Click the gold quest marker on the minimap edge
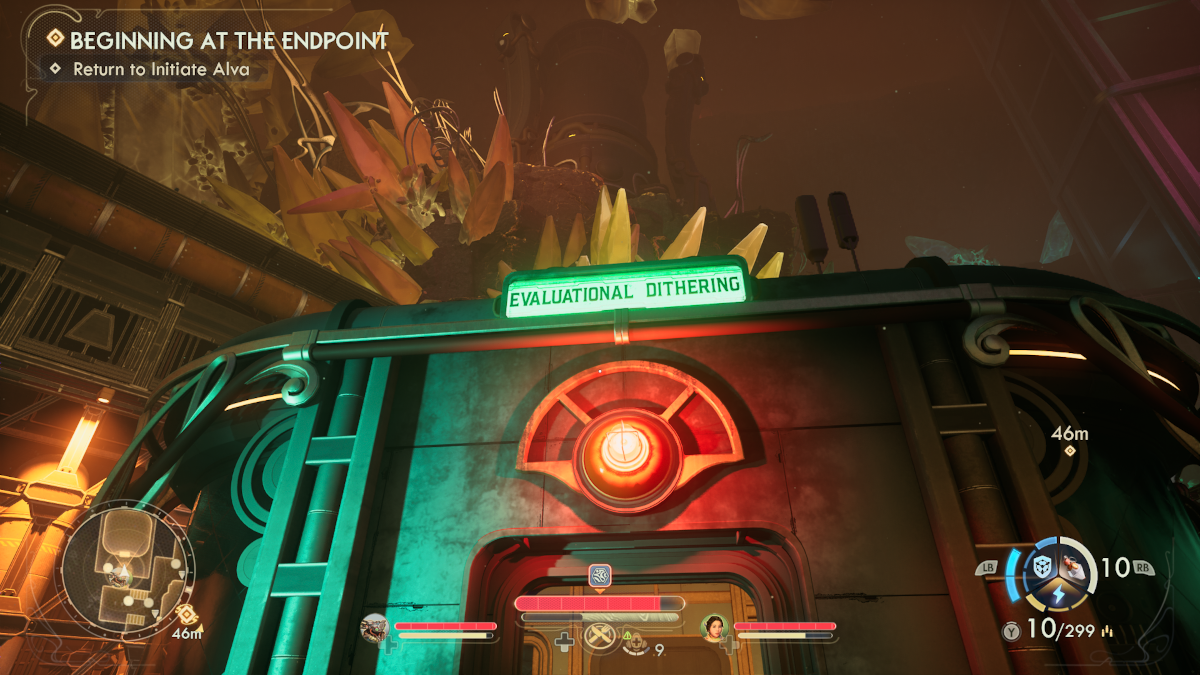1200x675 pixels. tap(183, 614)
